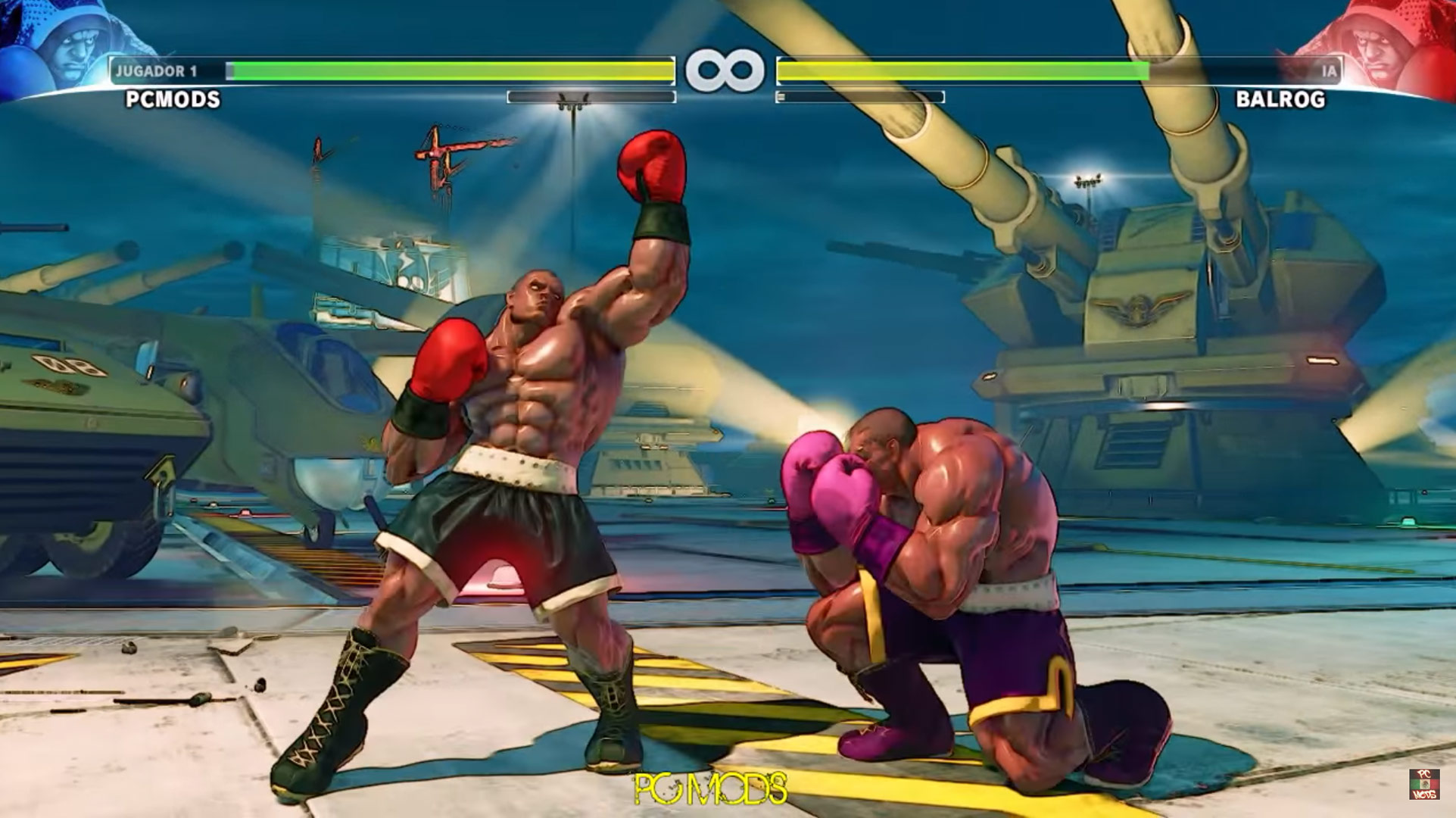Click the infinity timer symbol
The image size is (1456, 818).
[727, 68]
